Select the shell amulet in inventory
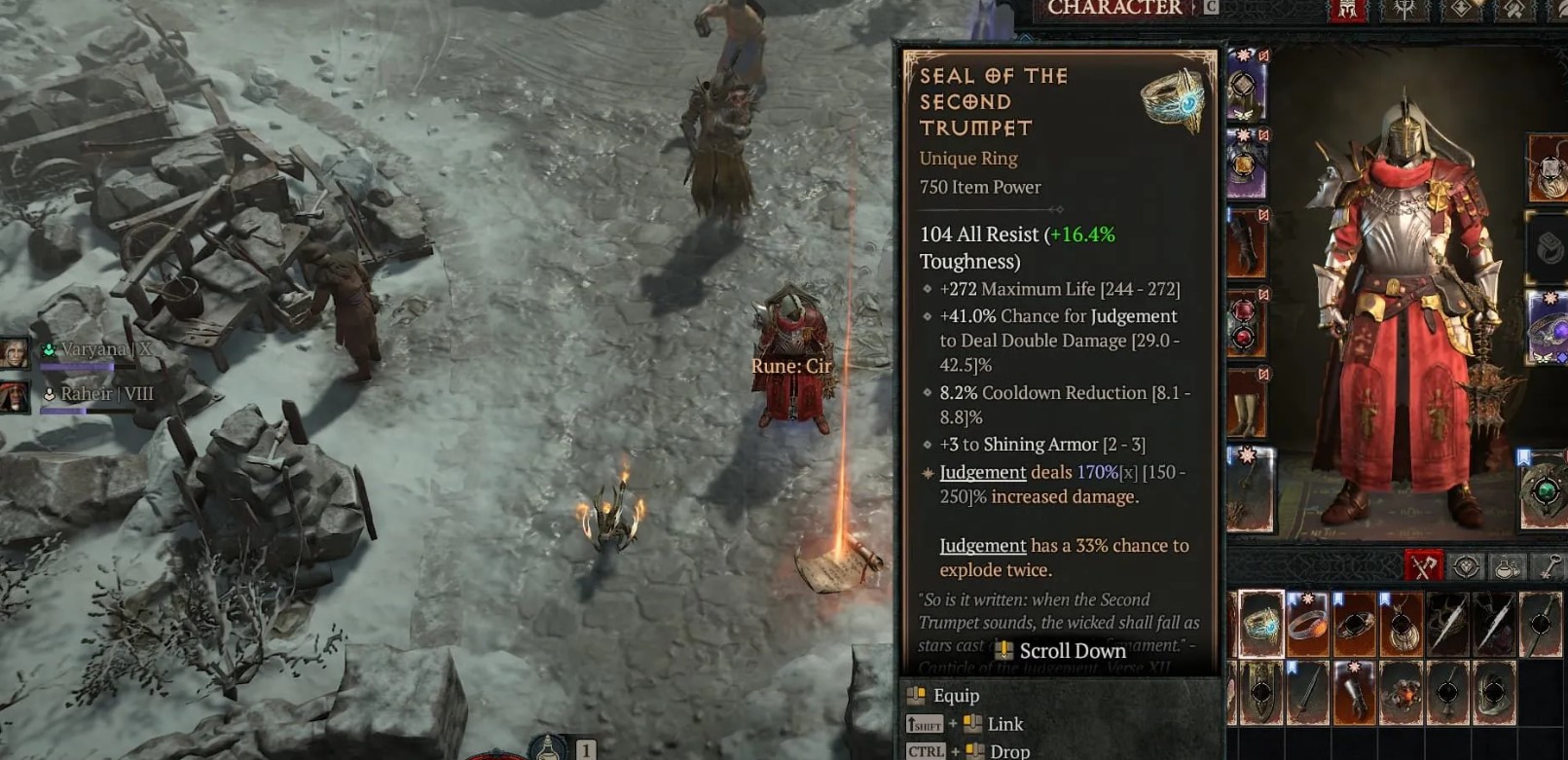1568x760 pixels. click(x=1402, y=624)
